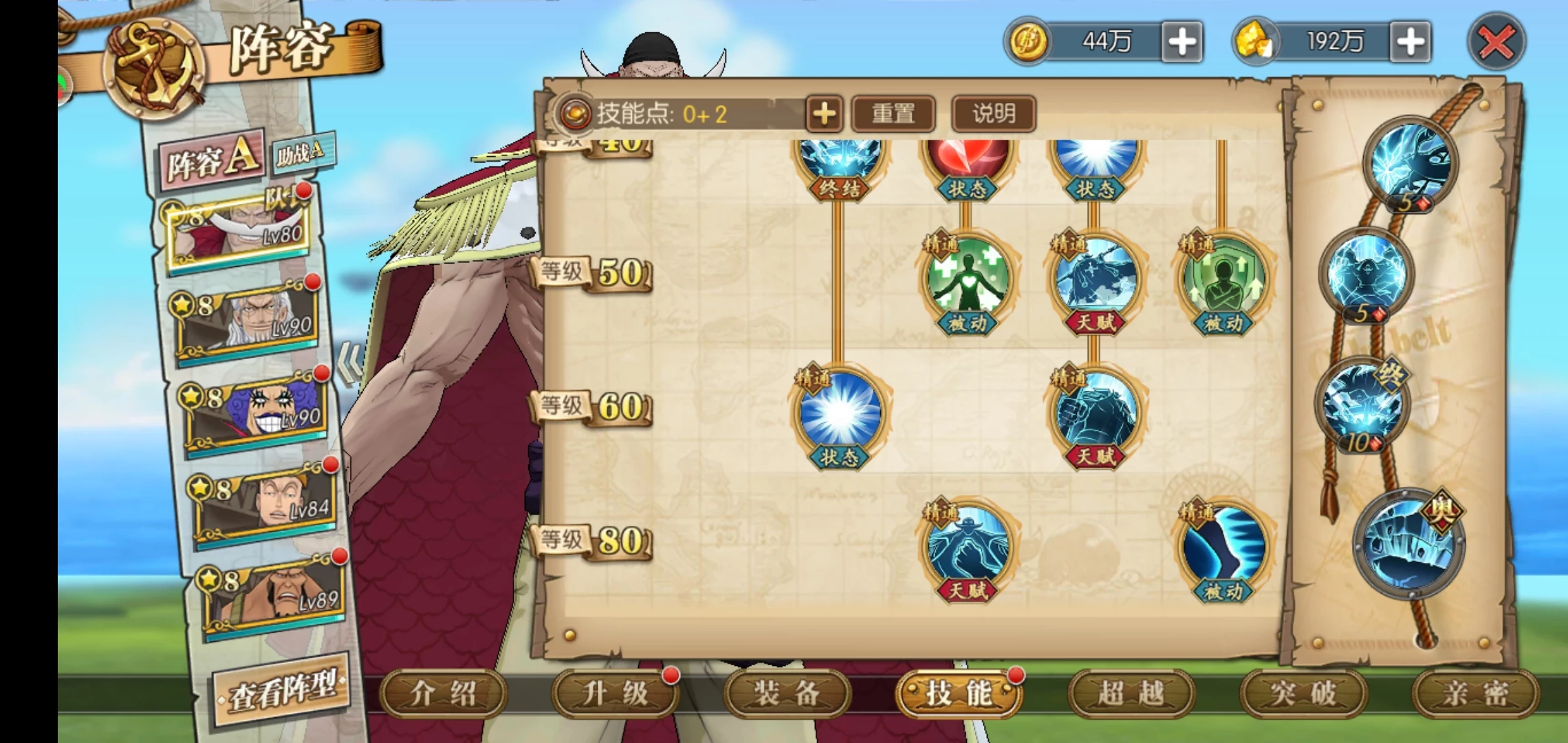
Task: Add skill points with the plus button
Action: pos(824,114)
